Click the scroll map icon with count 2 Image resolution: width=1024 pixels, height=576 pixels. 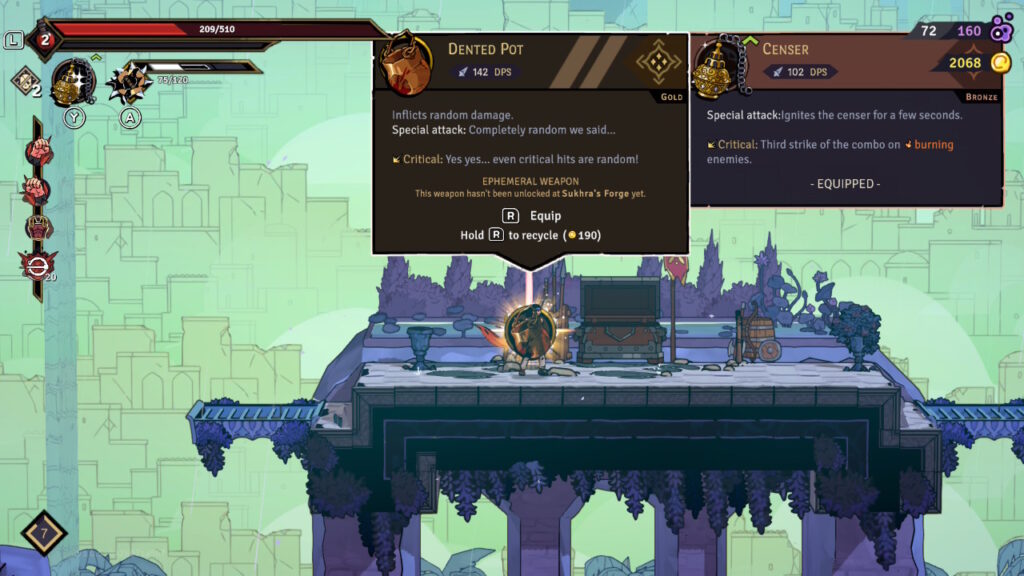pos(24,82)
